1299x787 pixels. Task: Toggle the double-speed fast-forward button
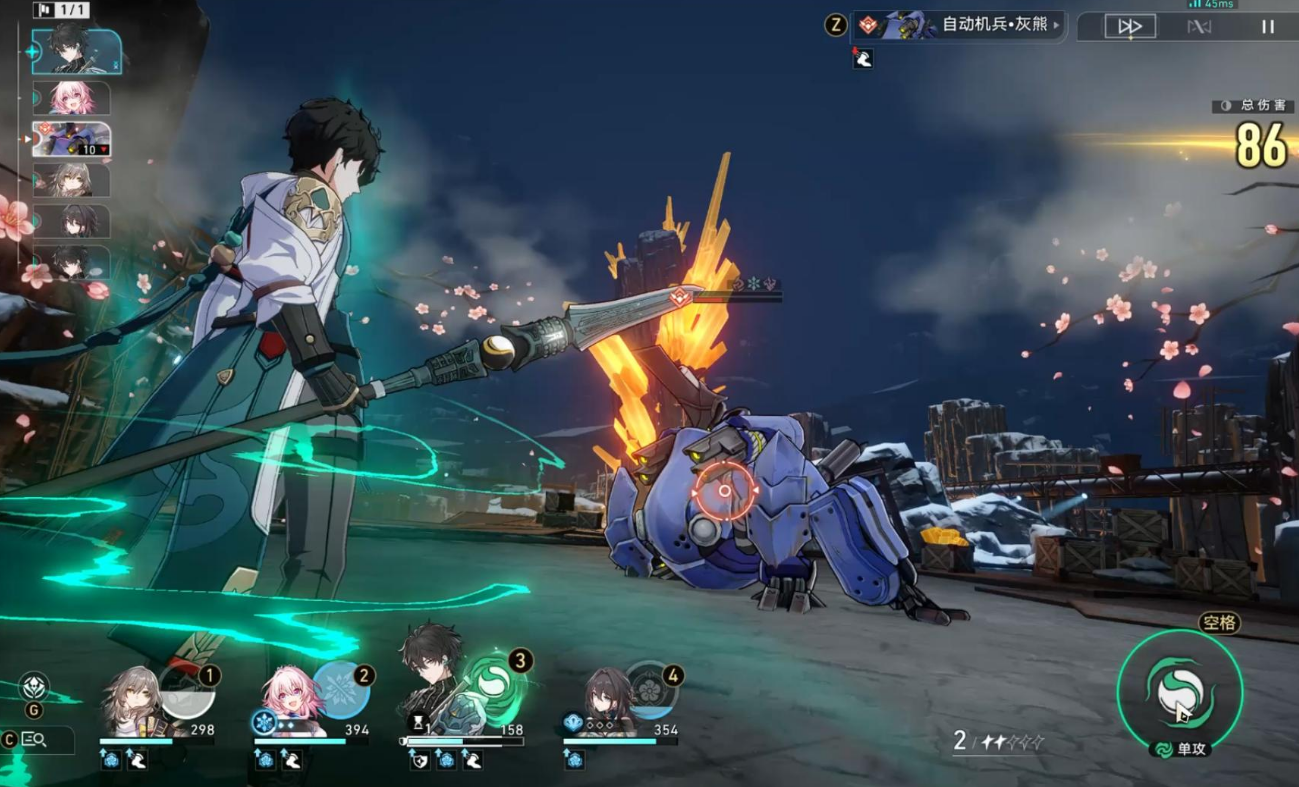[1130, 27]
